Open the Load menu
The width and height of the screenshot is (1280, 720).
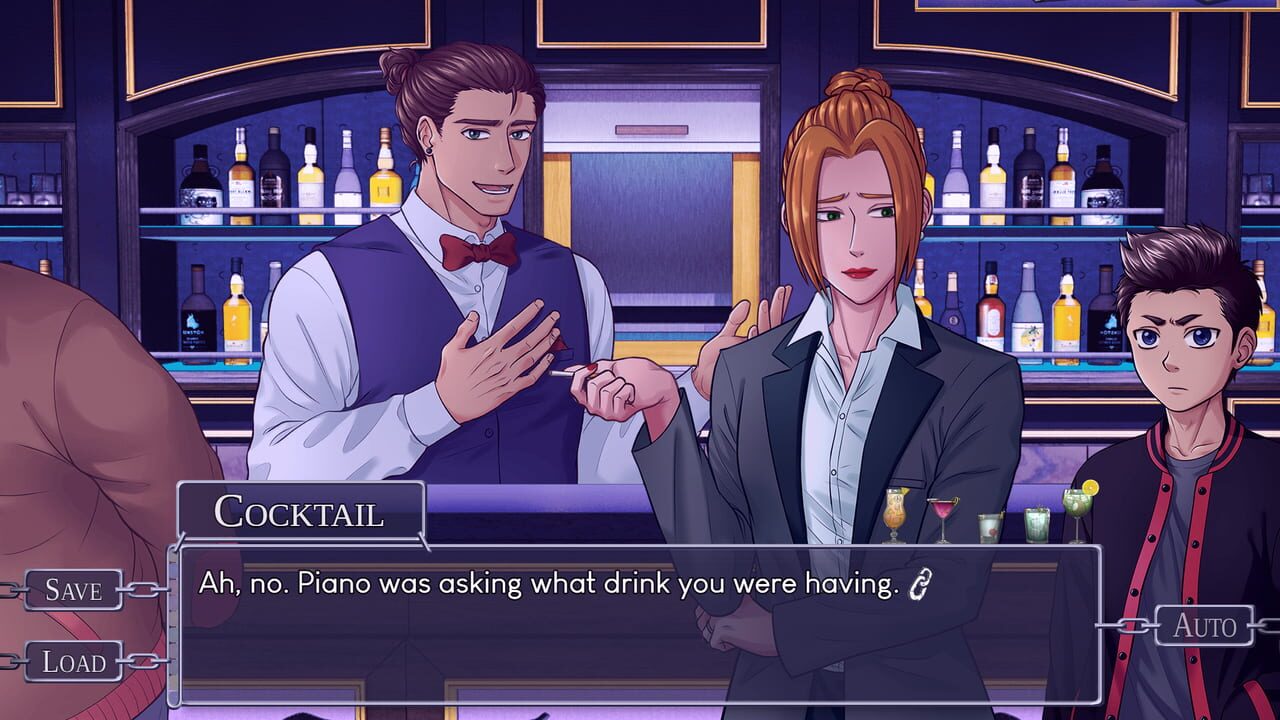coord(75,661)
